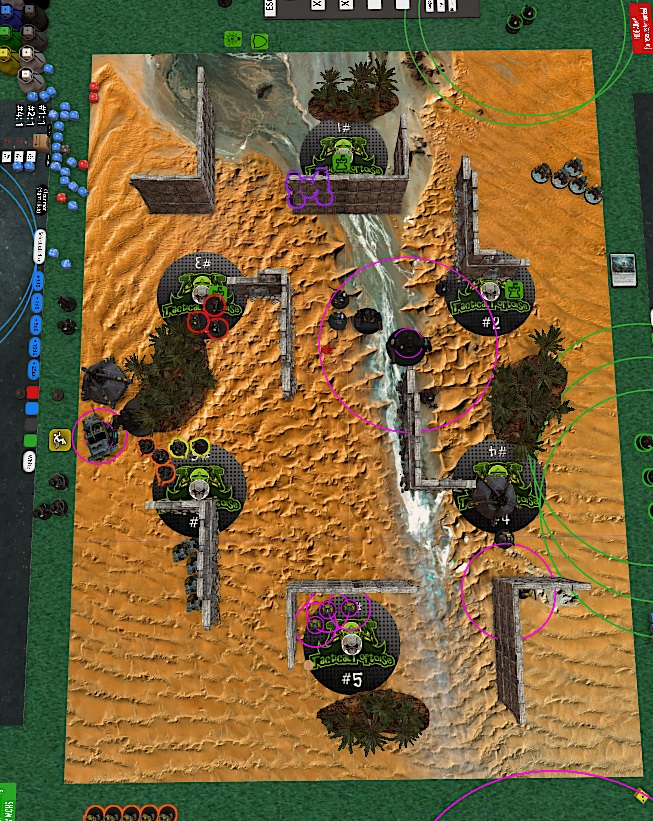
Task: Select the card lying beside the battlefield
Action: [623, 269]
